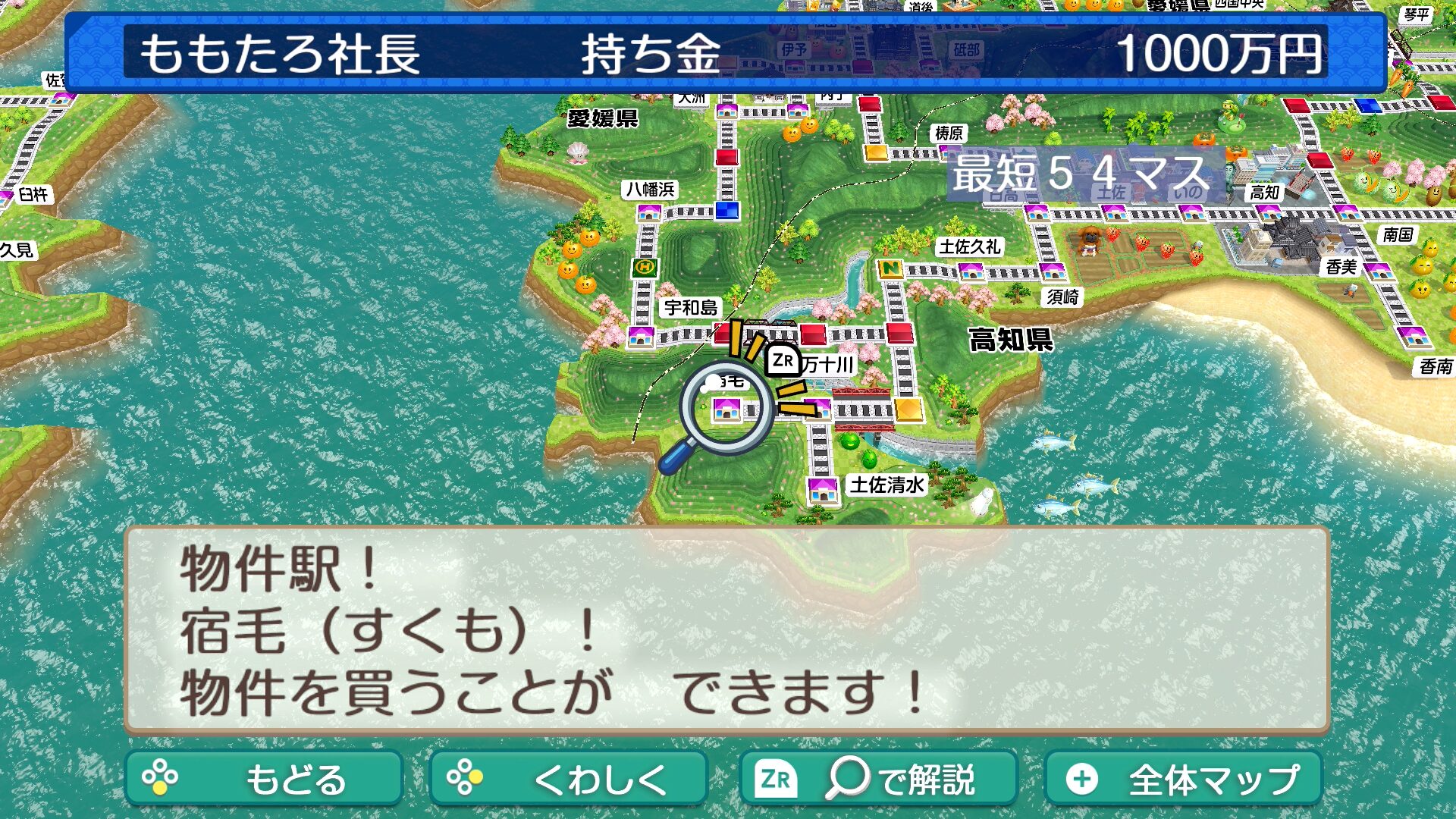
Task: Advance the 物件駅 message dialogue box
Action: [726, 629]
